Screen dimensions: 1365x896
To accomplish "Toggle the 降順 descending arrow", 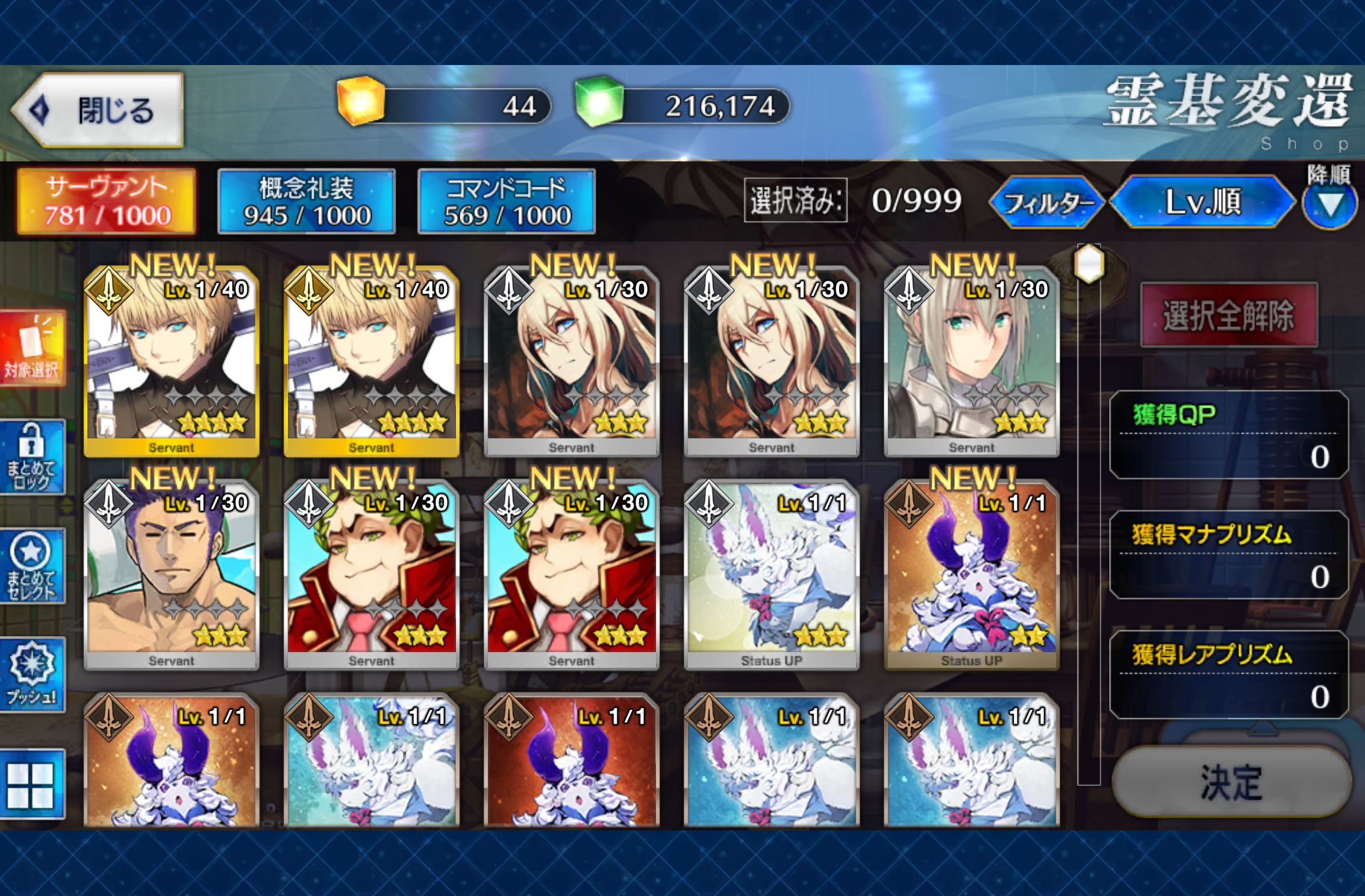I will (1330, 205).
